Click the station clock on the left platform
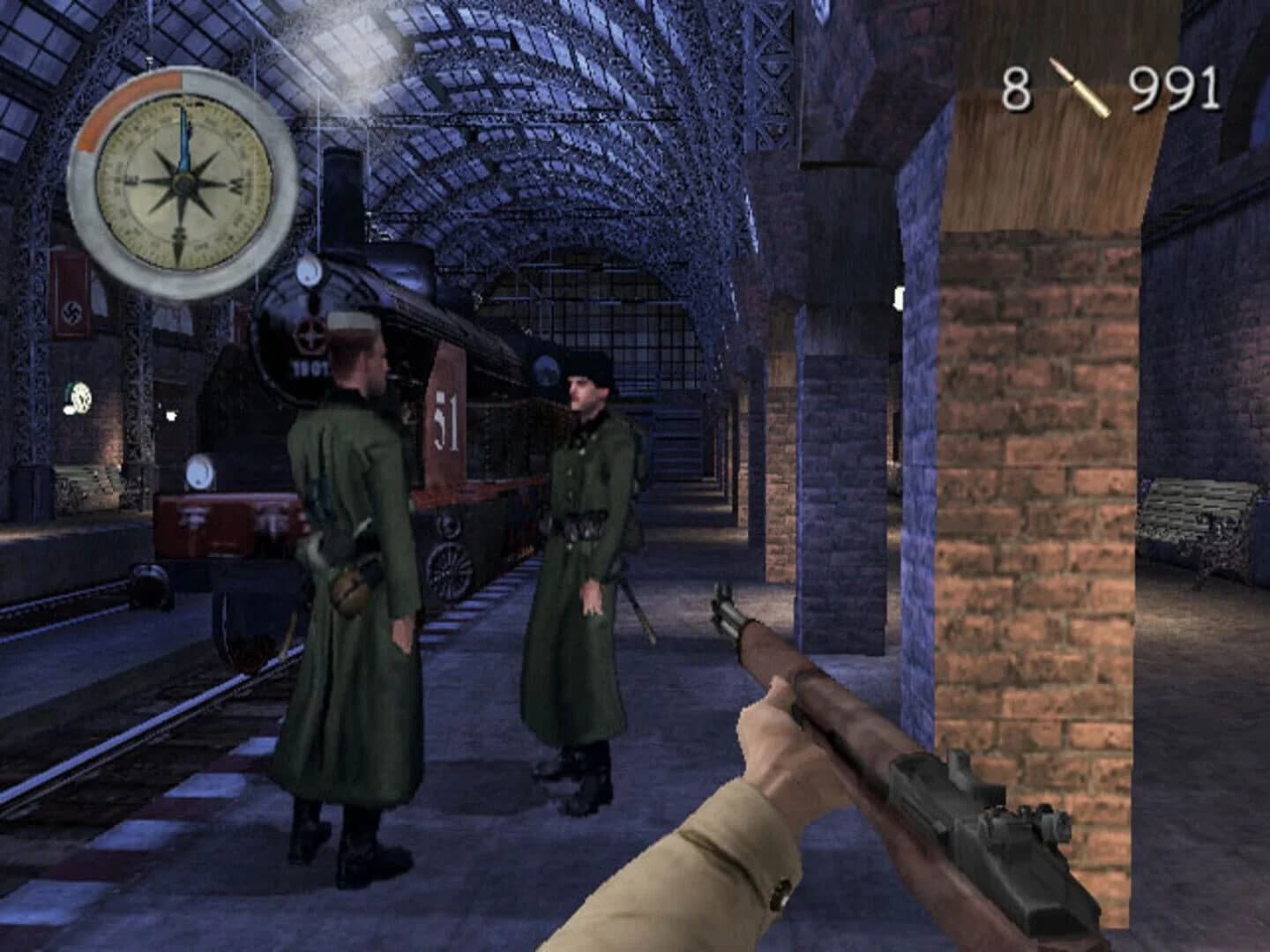 point(79,398)
